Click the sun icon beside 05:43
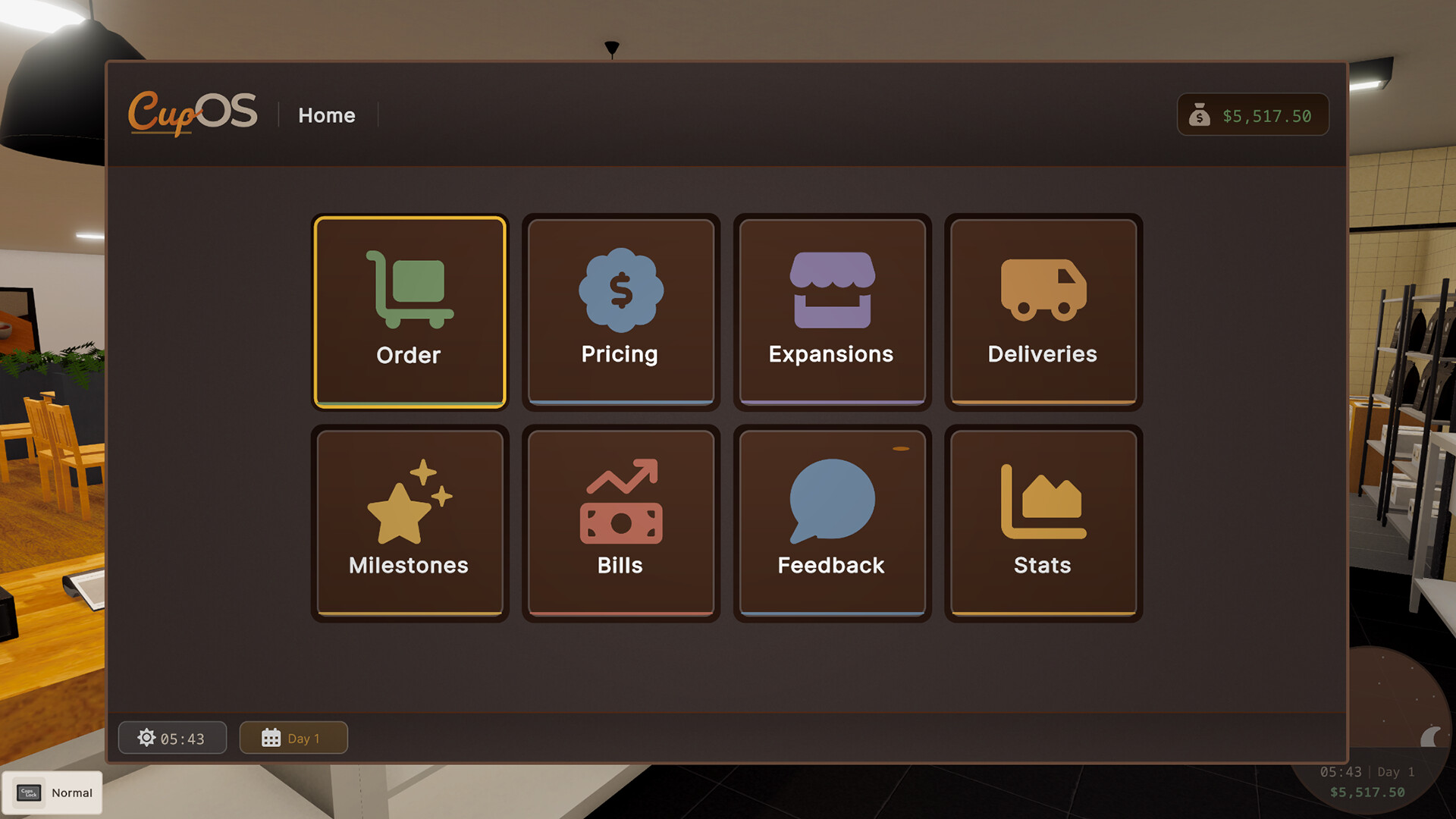 tap(146, 737)
